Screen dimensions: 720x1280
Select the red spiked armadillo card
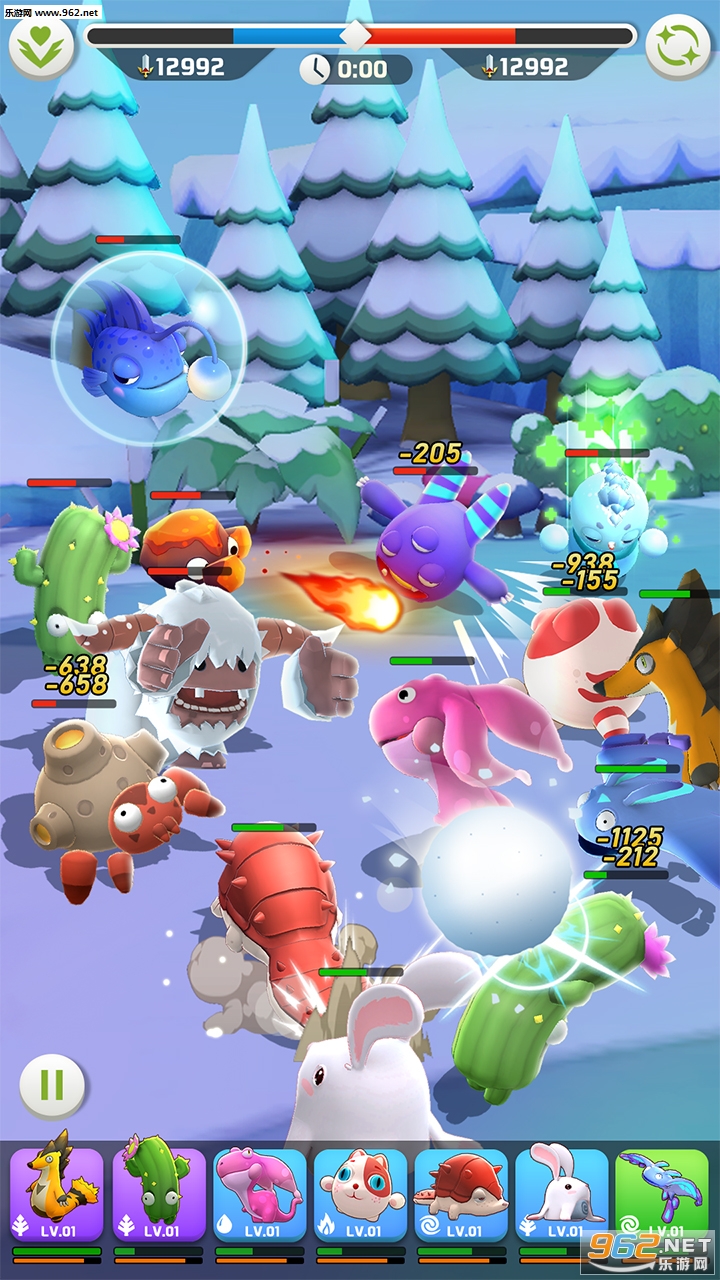461,1196
